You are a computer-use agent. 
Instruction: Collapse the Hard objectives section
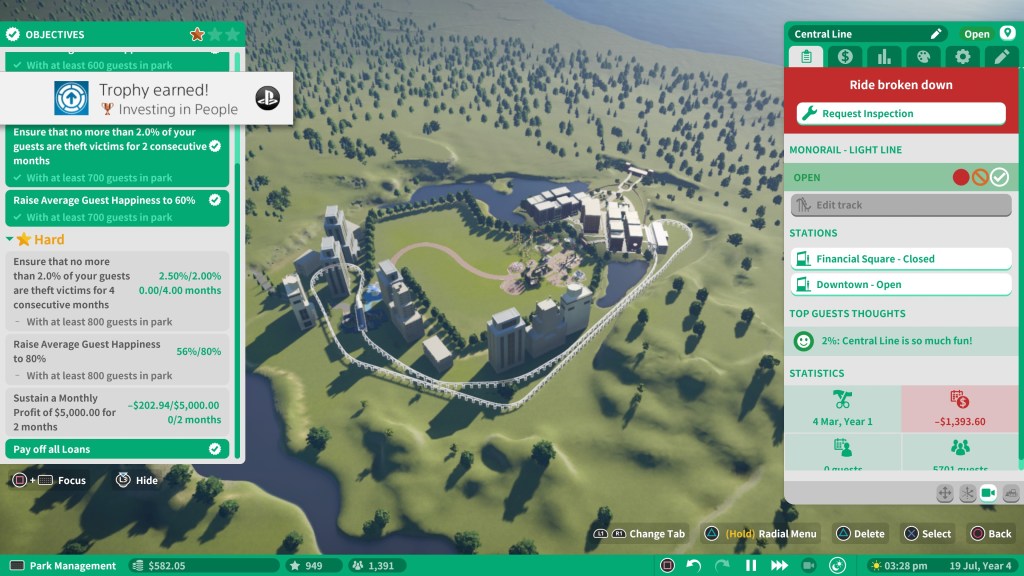11,240
